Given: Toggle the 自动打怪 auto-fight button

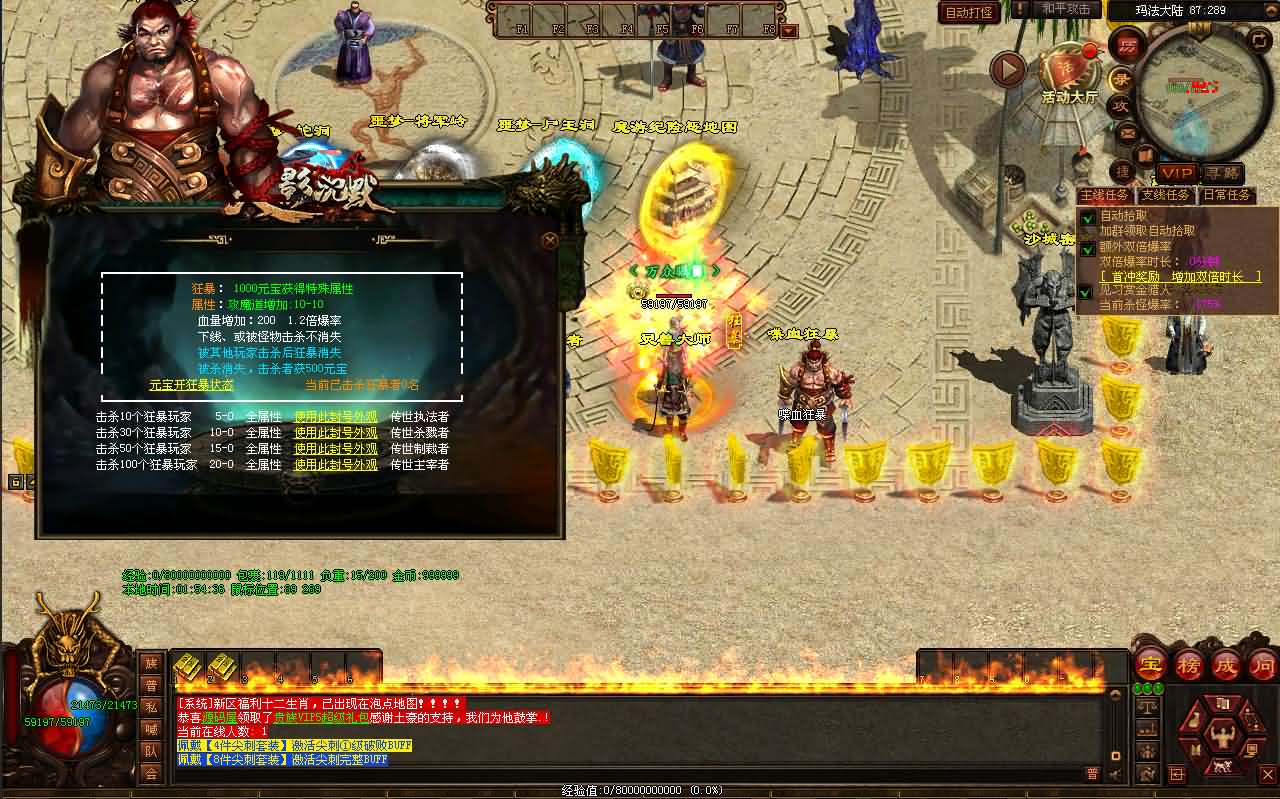Looking at the screenshot, I should pyautogui.click(x=971, y=9).
